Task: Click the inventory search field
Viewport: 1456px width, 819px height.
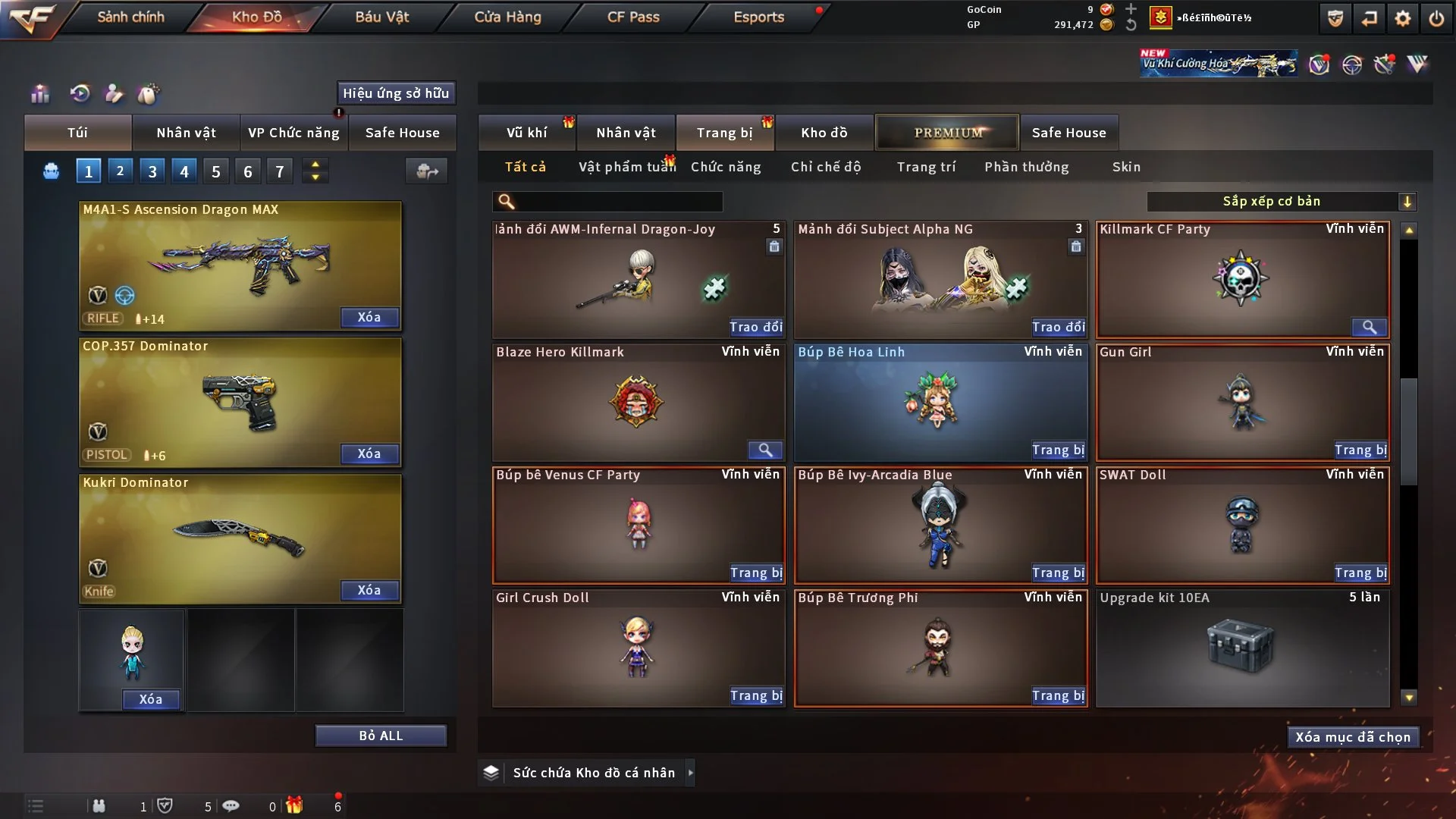Action: (618, 202)
